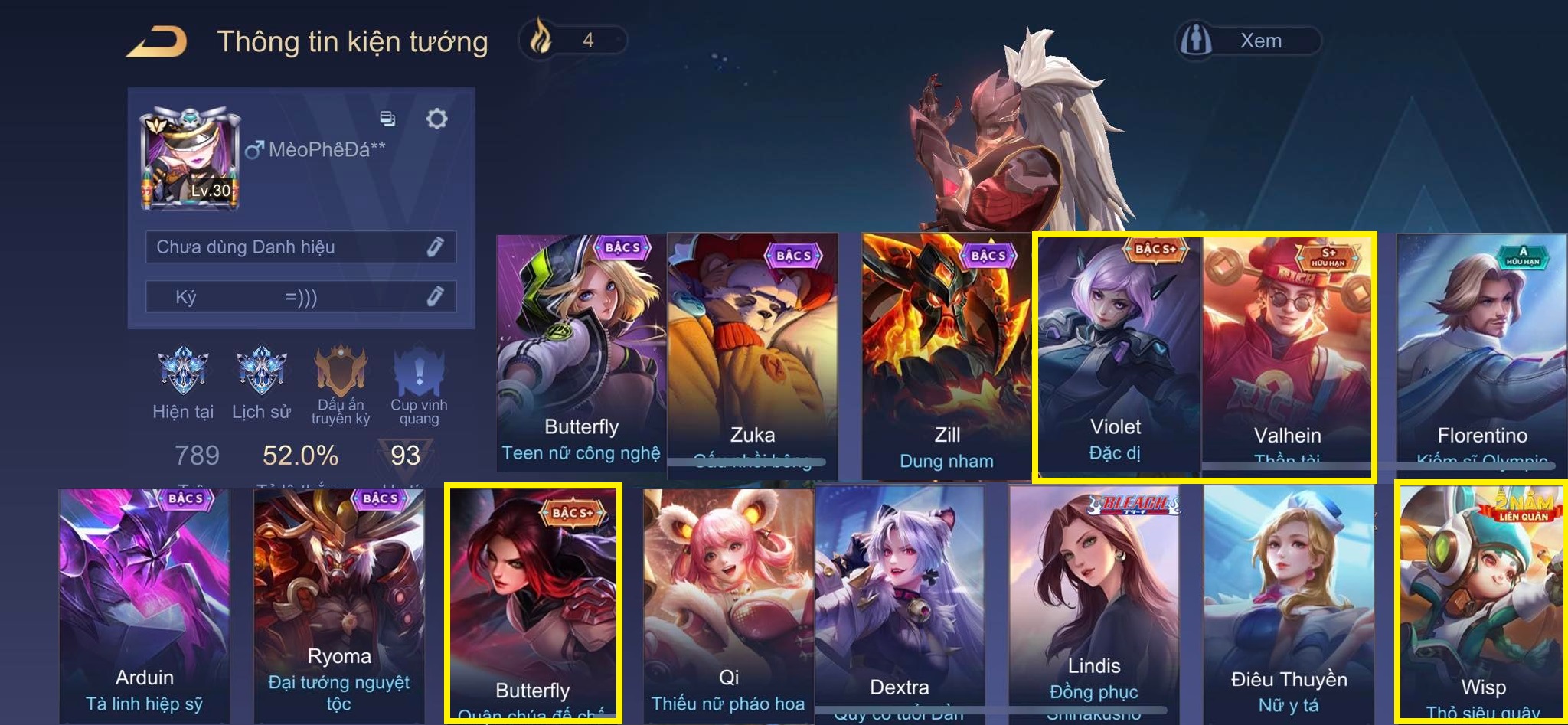1568x725 pixels.
Task: Open profile settings gear icon
Action: tap(436, 119)
